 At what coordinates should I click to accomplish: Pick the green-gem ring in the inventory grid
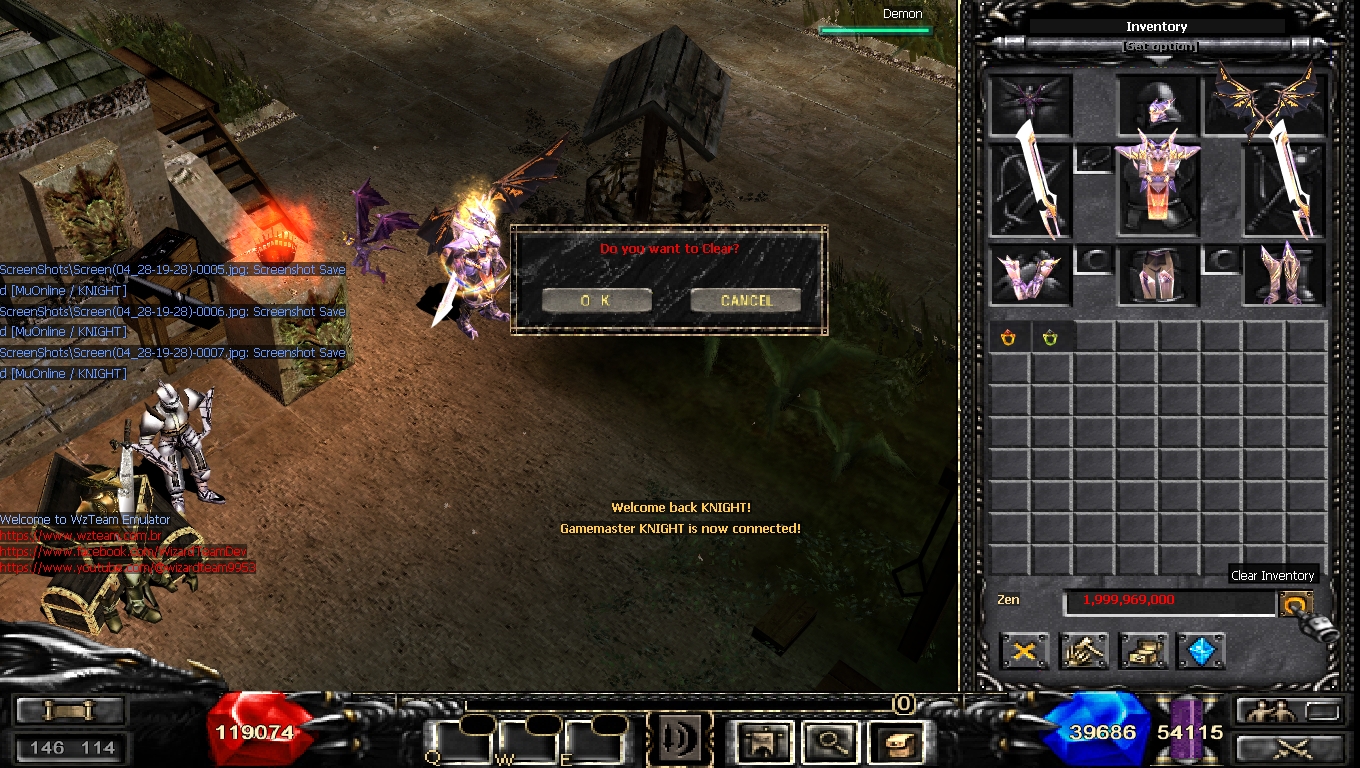(1050, 338)
